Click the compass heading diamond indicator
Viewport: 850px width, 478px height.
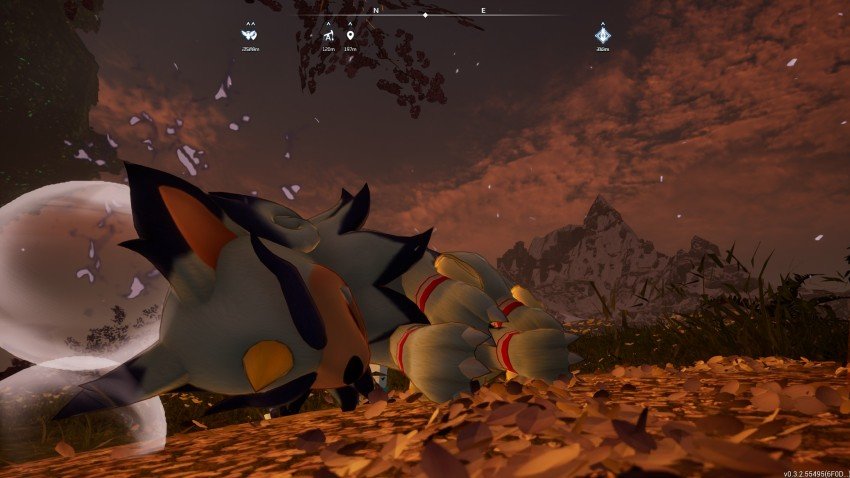pyautogui.click(x=425, y=15)
